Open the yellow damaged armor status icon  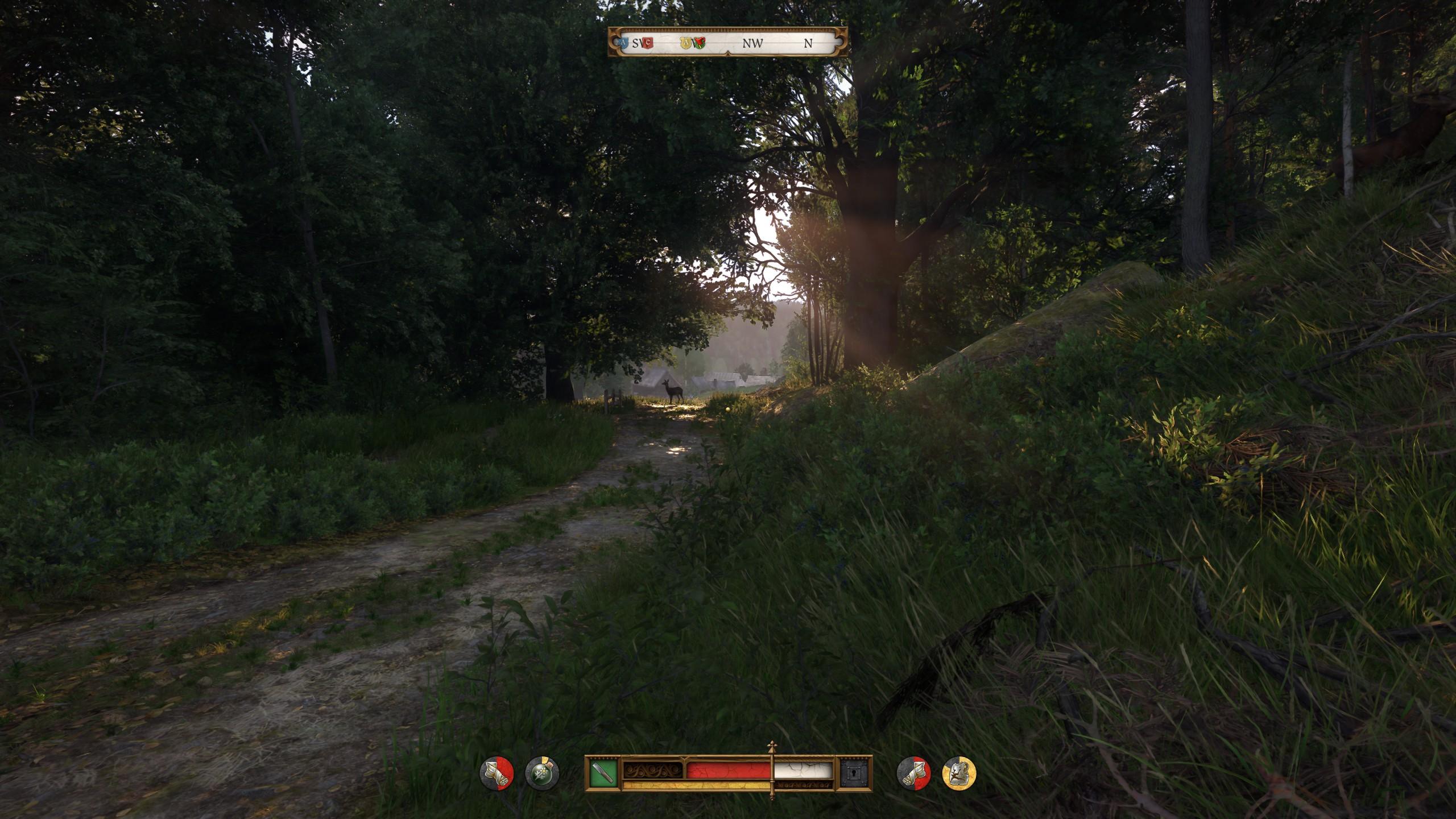[x=959, y=773]
